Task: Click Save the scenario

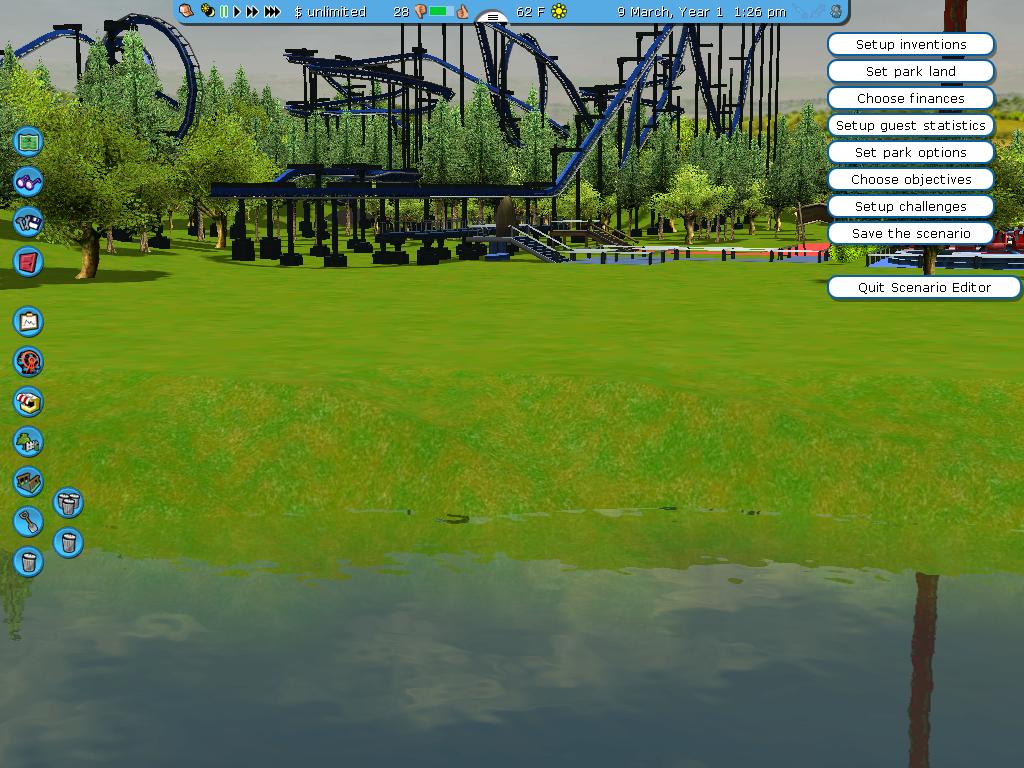Action: tap(910, 234)
